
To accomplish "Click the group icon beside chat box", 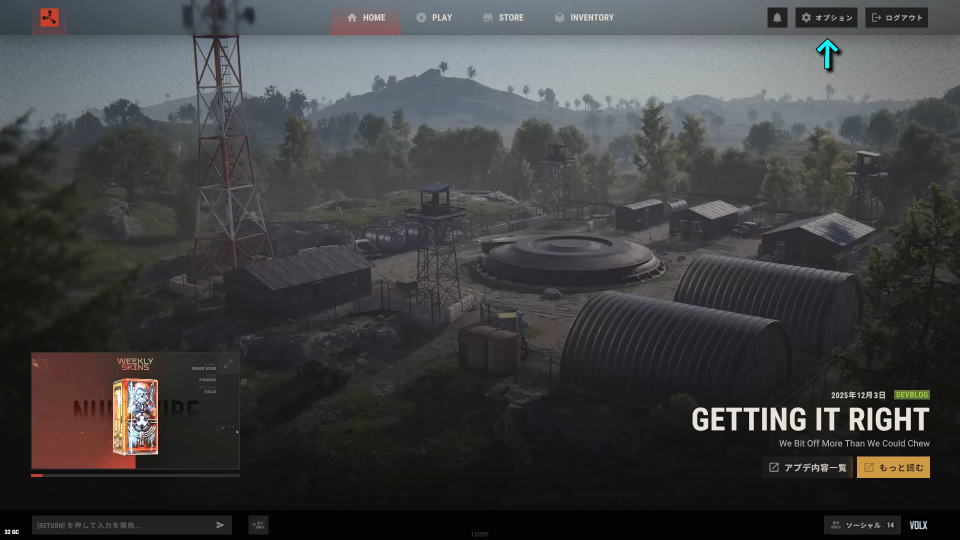I will click(x=258, y=525).
